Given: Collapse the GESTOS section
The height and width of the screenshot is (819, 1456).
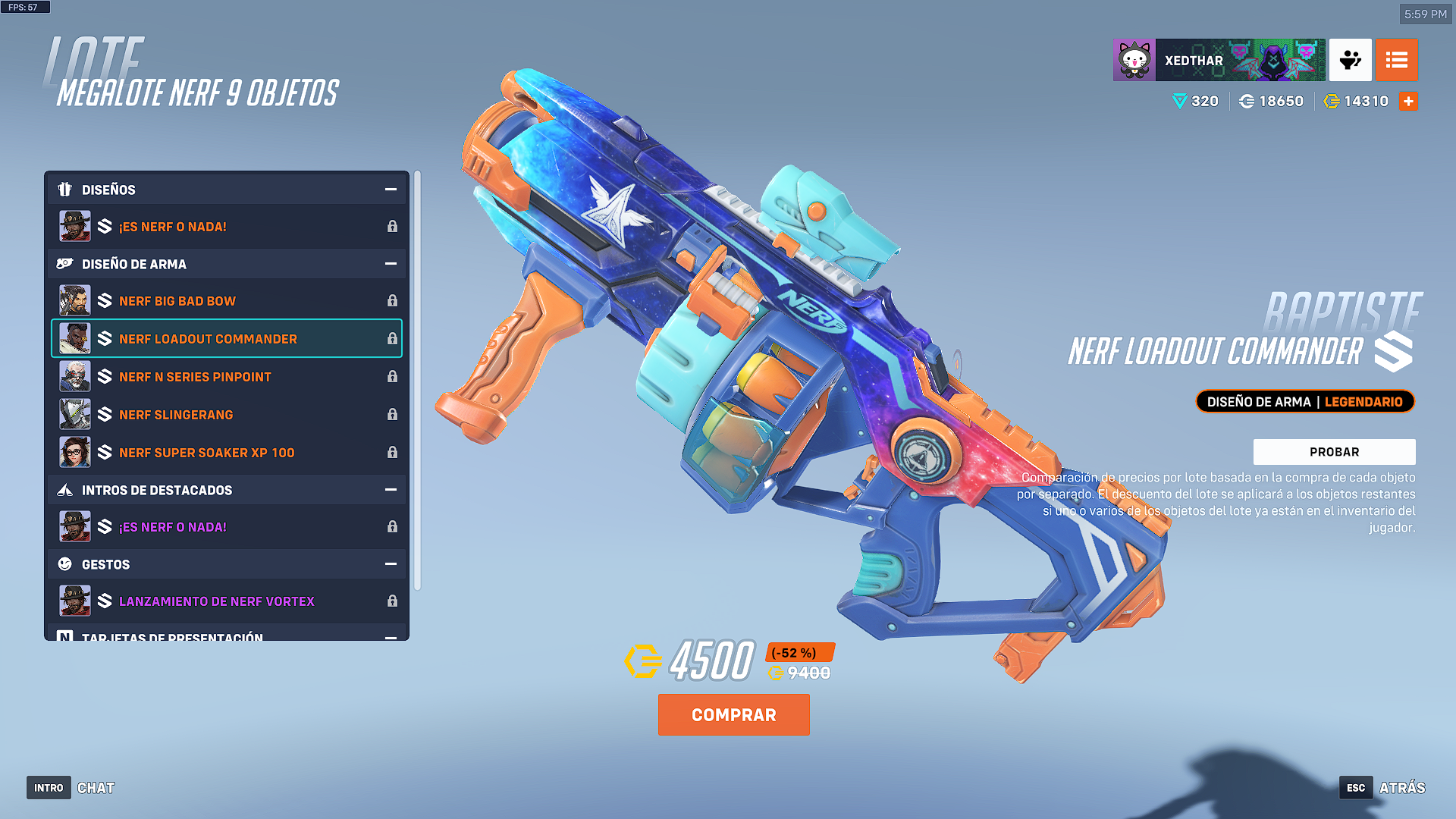Looking at the screenshot, I should click(x=391, y=564).
